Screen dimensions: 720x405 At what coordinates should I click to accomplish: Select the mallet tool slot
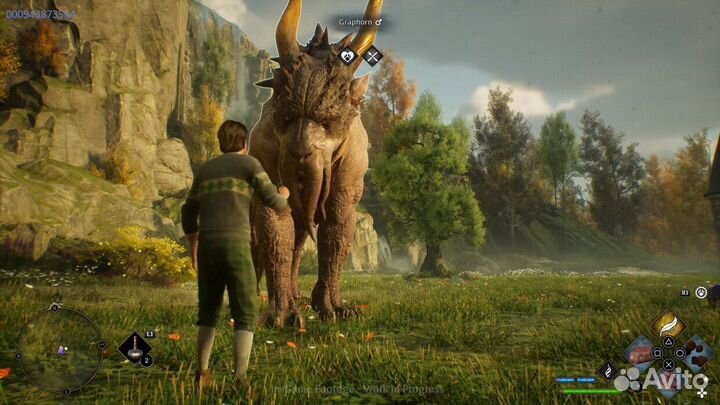[x=134, y=349]
